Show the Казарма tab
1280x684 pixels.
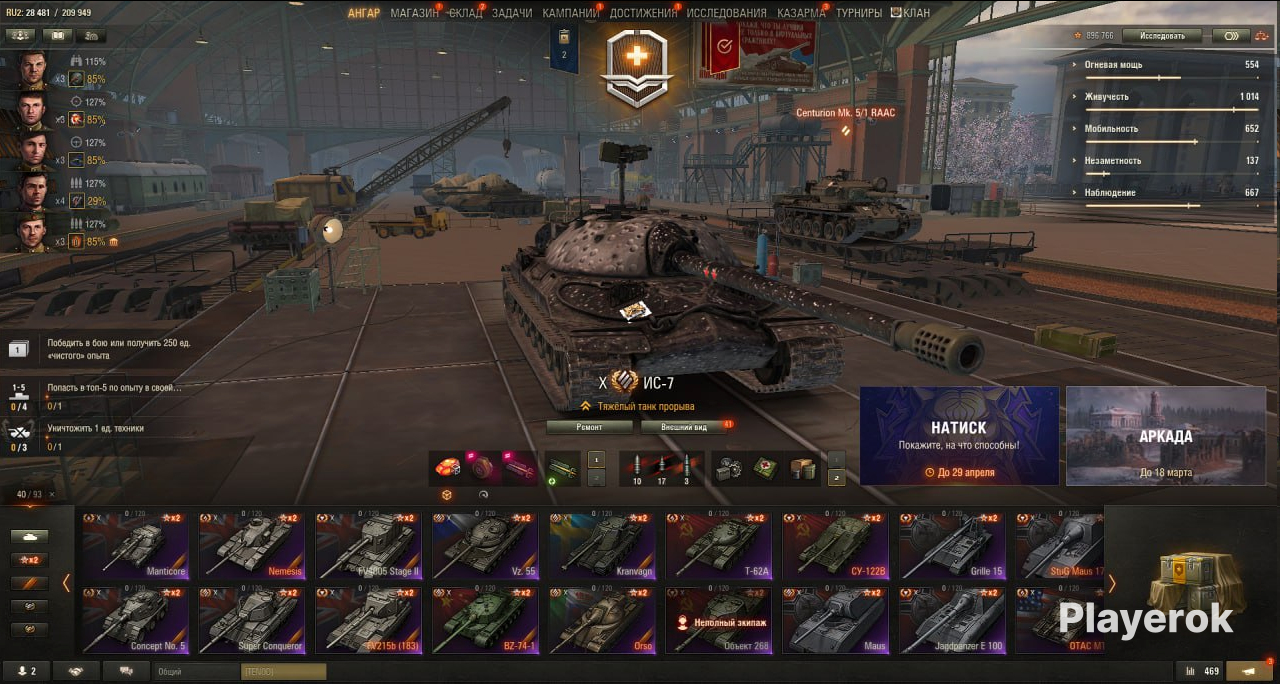pos(801,13)
